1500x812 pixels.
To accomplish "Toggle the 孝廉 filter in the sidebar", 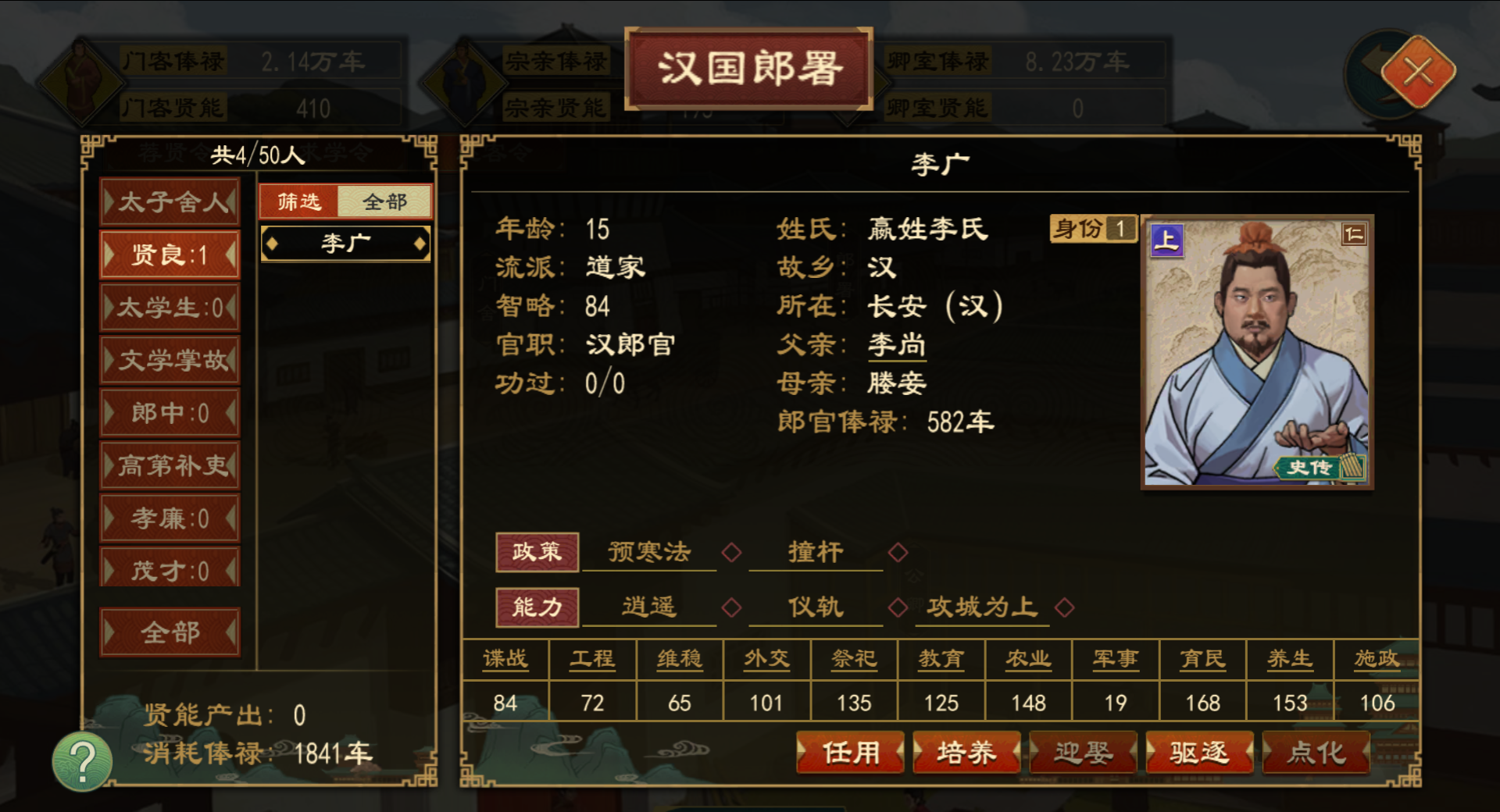I will (170, 517).
